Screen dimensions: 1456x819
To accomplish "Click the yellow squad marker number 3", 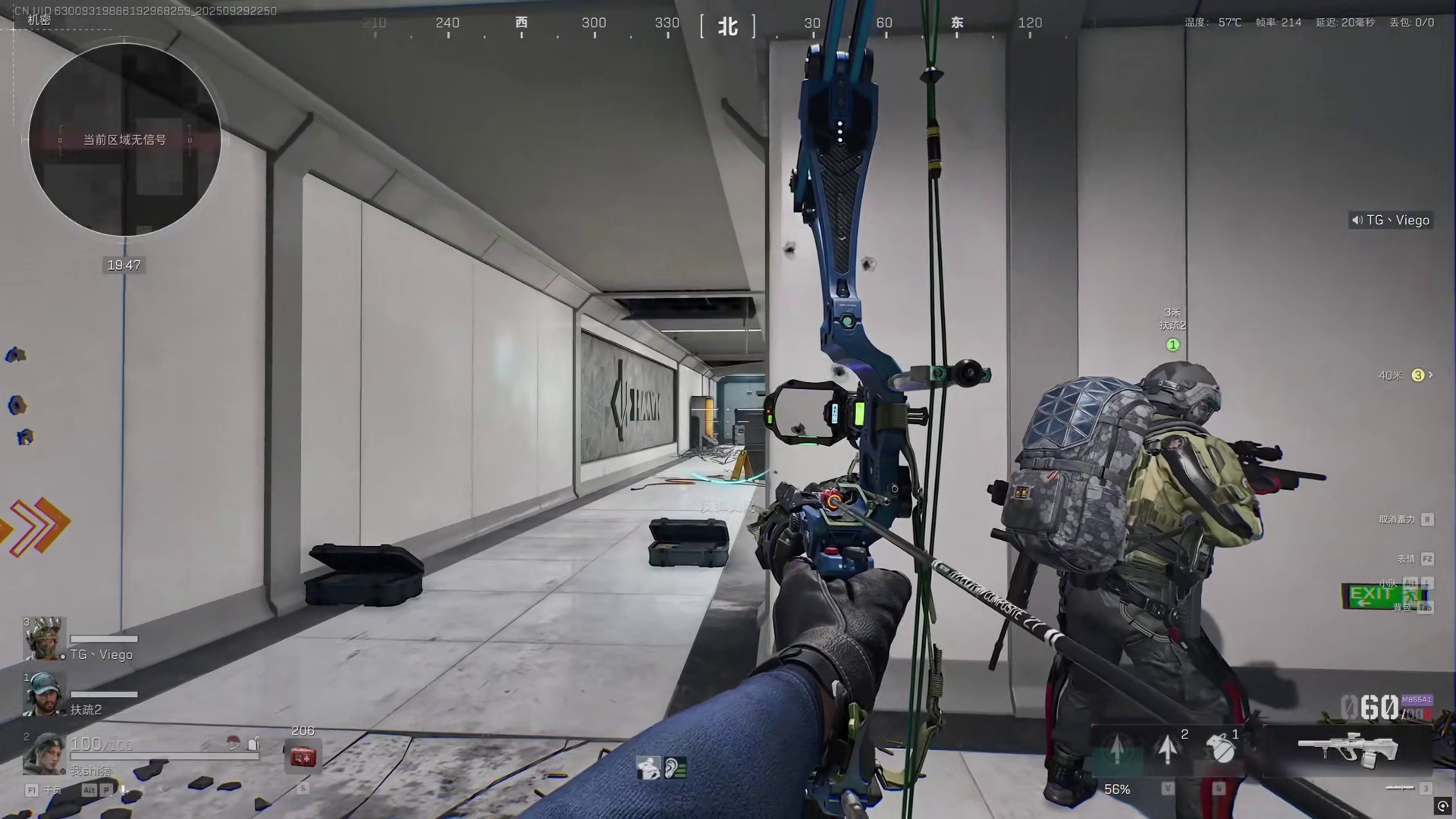I will (x=1417, y=375).
